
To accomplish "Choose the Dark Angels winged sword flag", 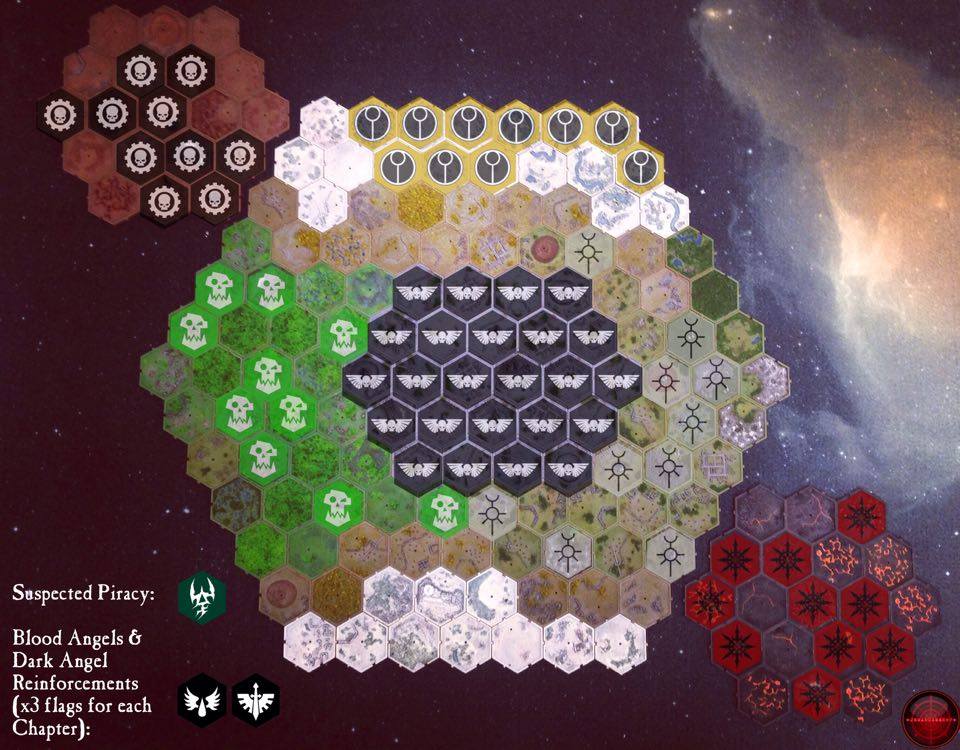I will 255,702.
